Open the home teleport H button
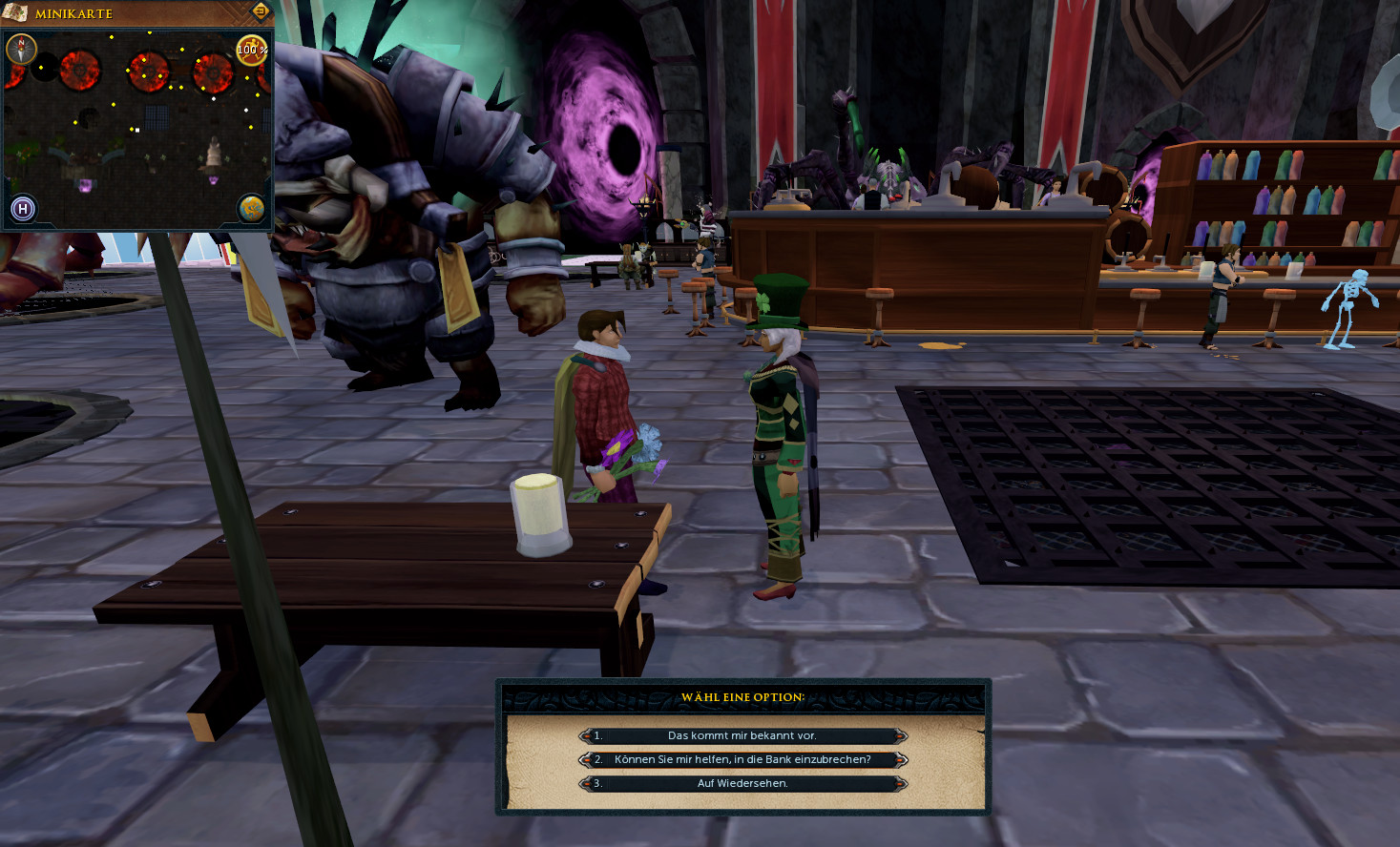 23,208
